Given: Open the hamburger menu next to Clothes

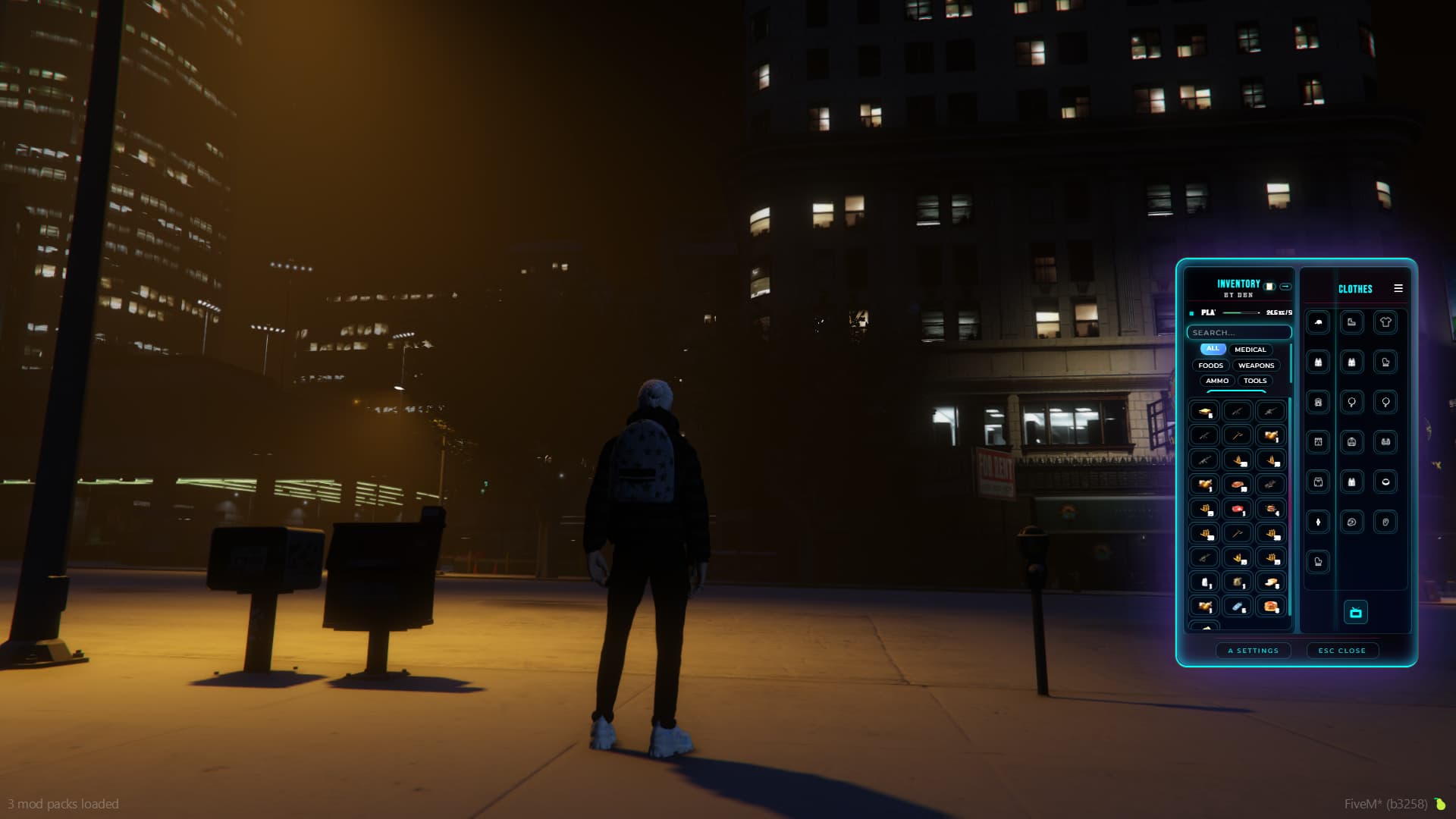Looking at the screenshot, I should 1398,288.
